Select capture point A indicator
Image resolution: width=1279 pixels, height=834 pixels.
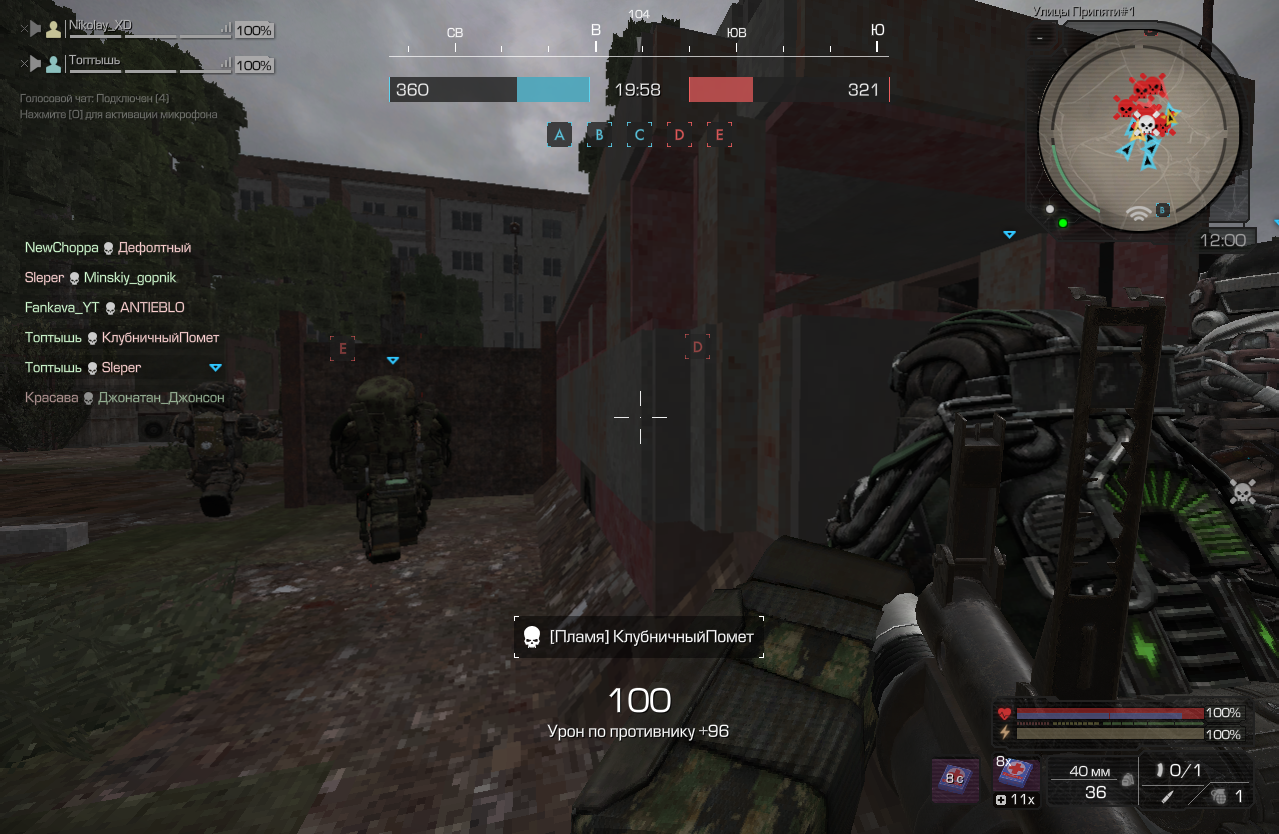pos(559,135)
